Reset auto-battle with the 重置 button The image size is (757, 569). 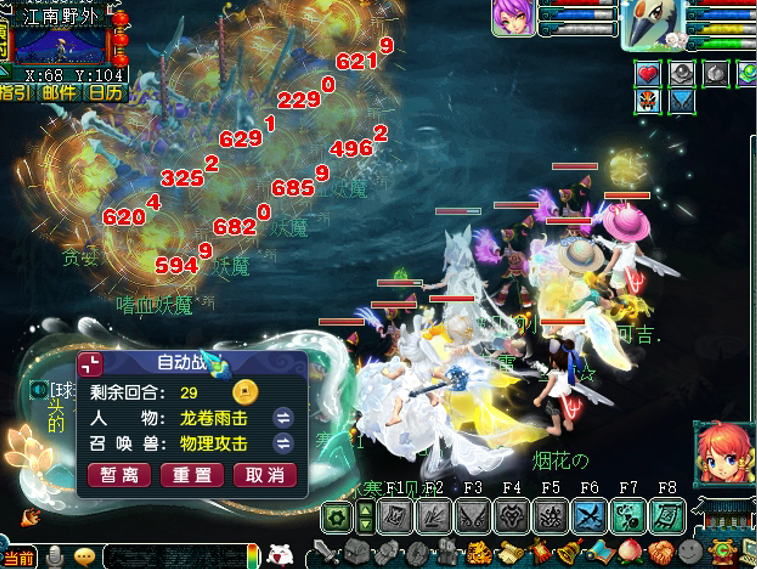[x=192, y=474]
